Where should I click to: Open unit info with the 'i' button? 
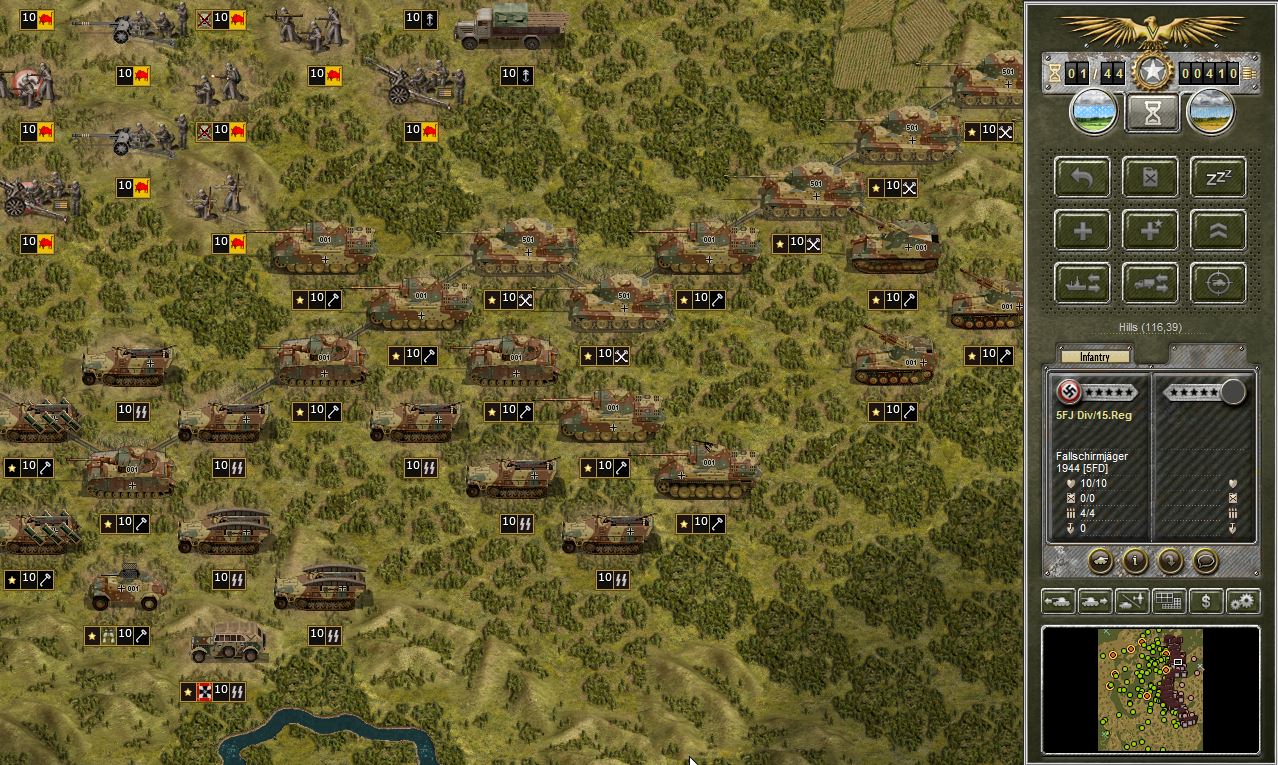(x=1135, y=561)
